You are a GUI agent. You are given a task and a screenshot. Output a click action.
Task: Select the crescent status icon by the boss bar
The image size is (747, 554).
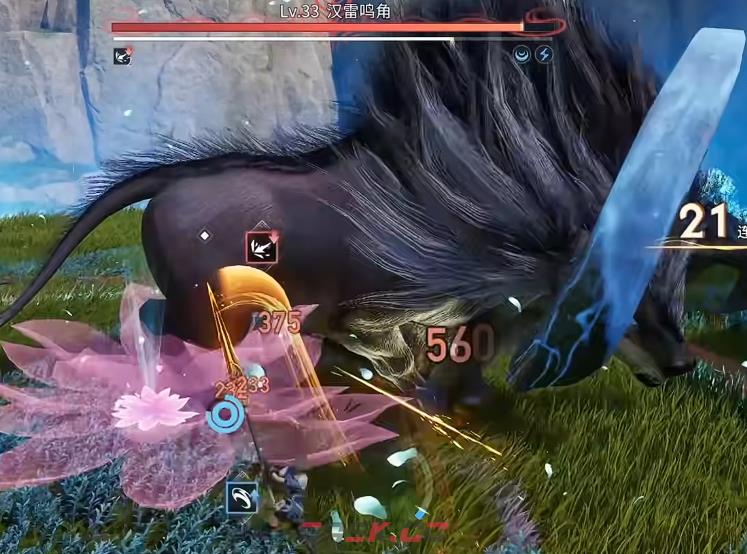[x=522, y=55]
